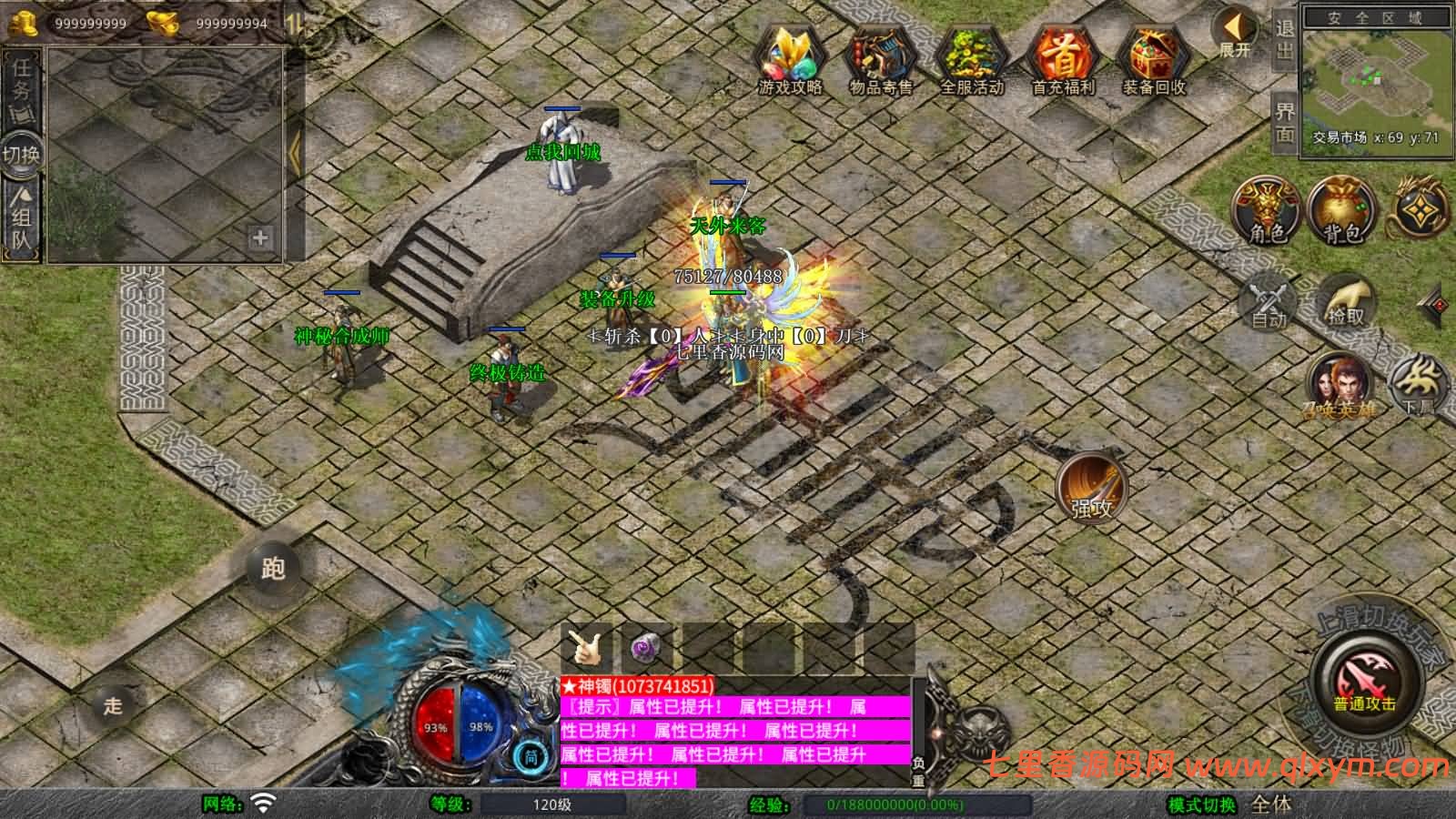Open the 角色 character sheet
This screenshot has height=819, width=1456.
[1266, 211]
